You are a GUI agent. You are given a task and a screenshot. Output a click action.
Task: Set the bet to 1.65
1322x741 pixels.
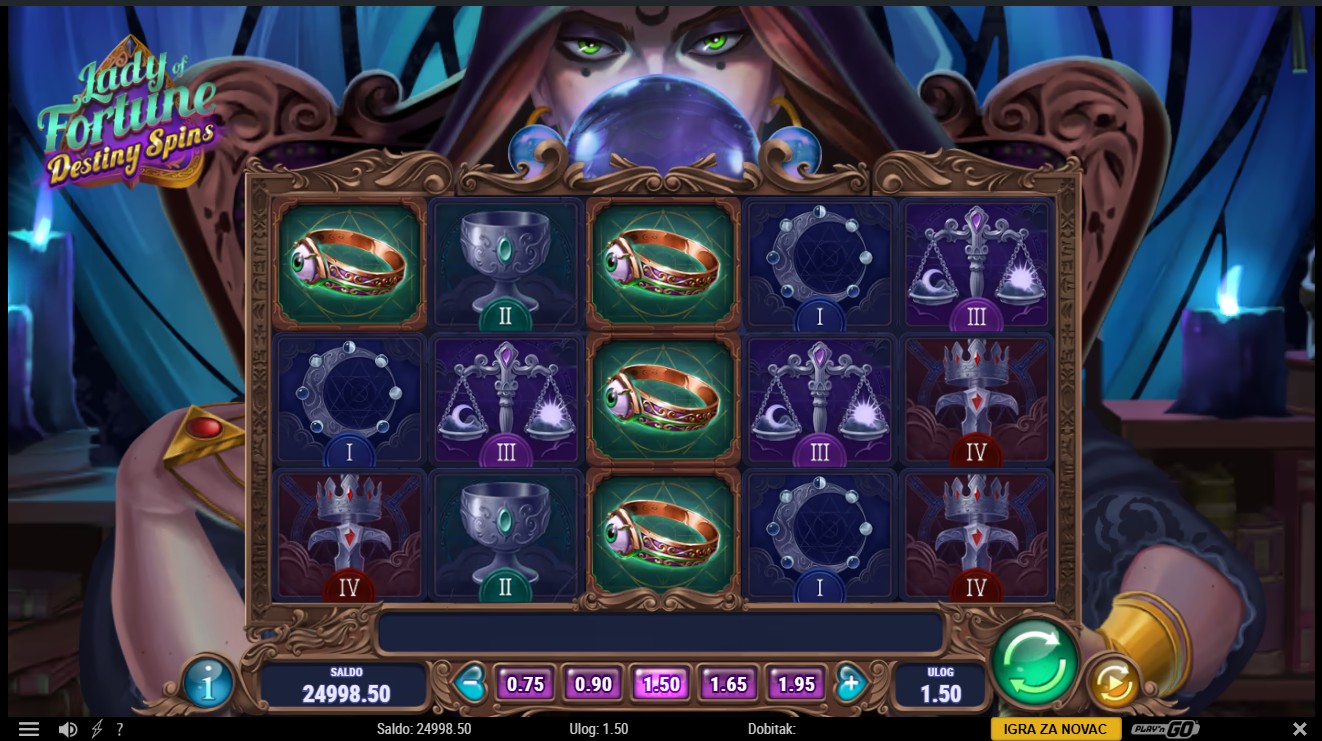click(728, 684)
